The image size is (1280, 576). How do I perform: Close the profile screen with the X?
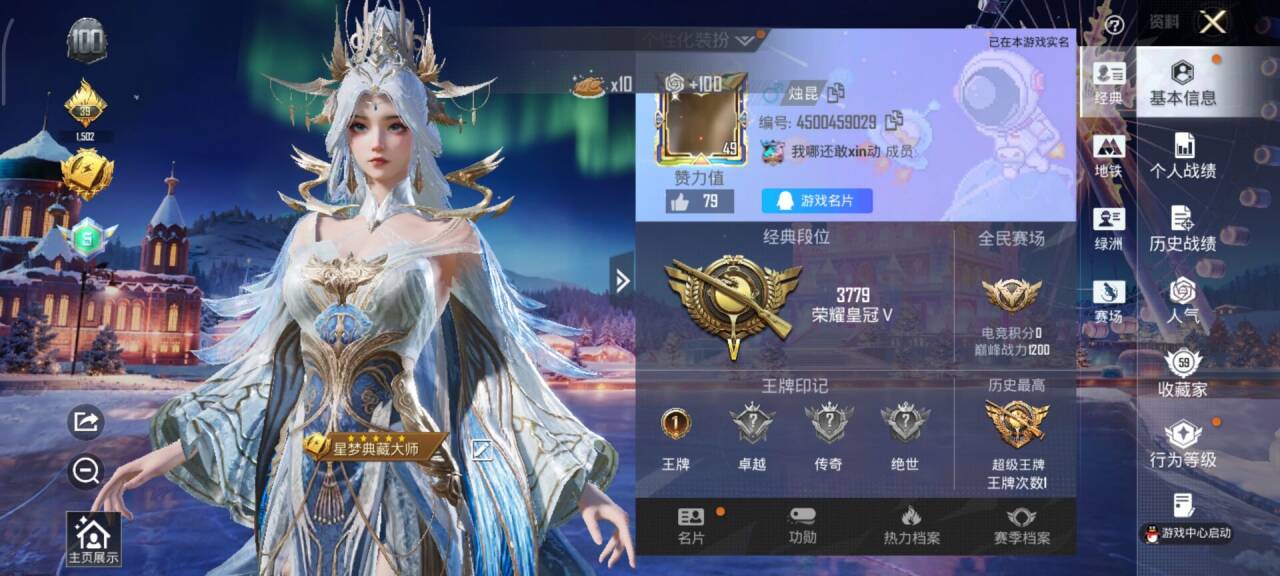click(1212, 23)
